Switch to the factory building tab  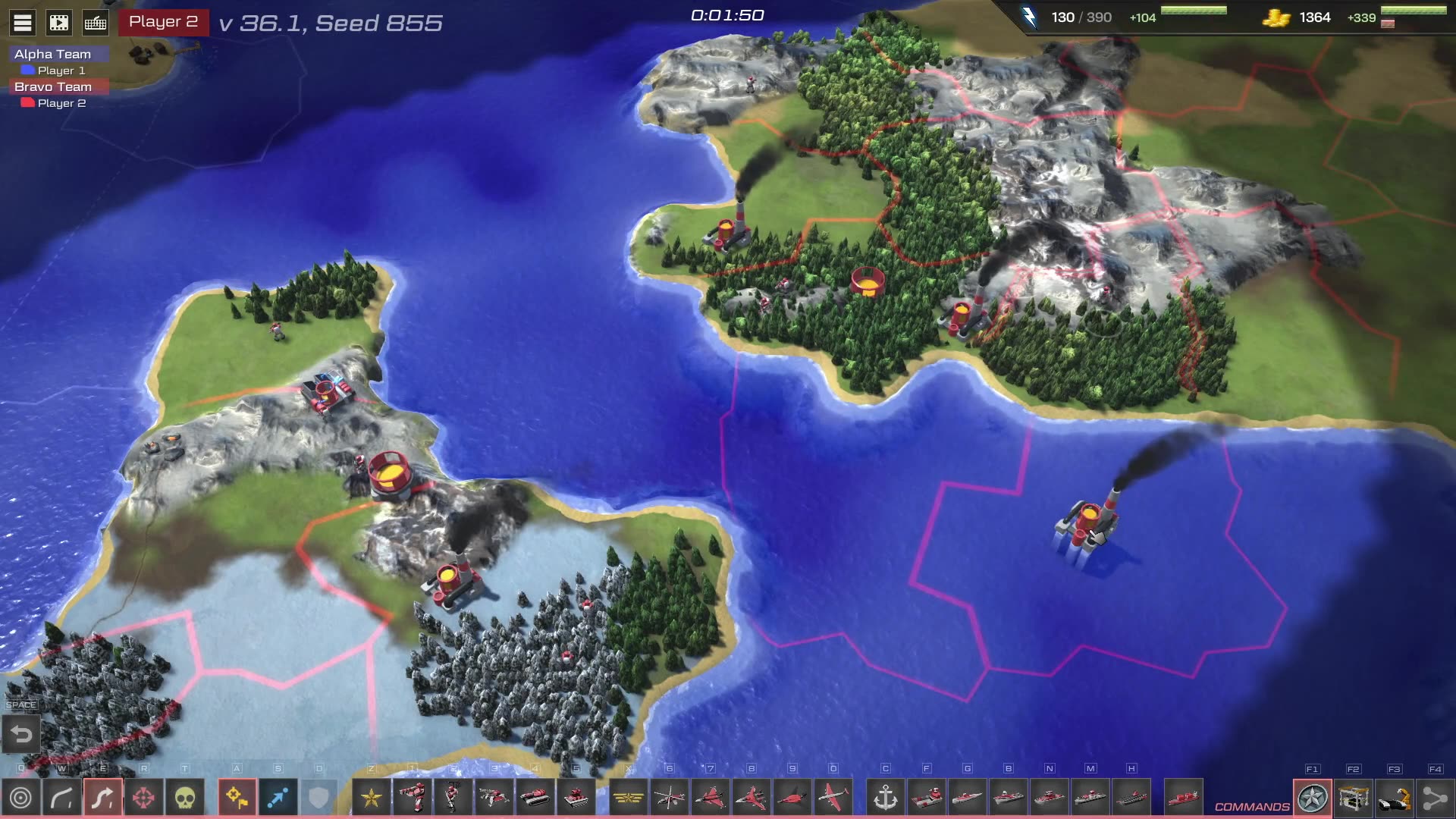(x=1354, y=799)
